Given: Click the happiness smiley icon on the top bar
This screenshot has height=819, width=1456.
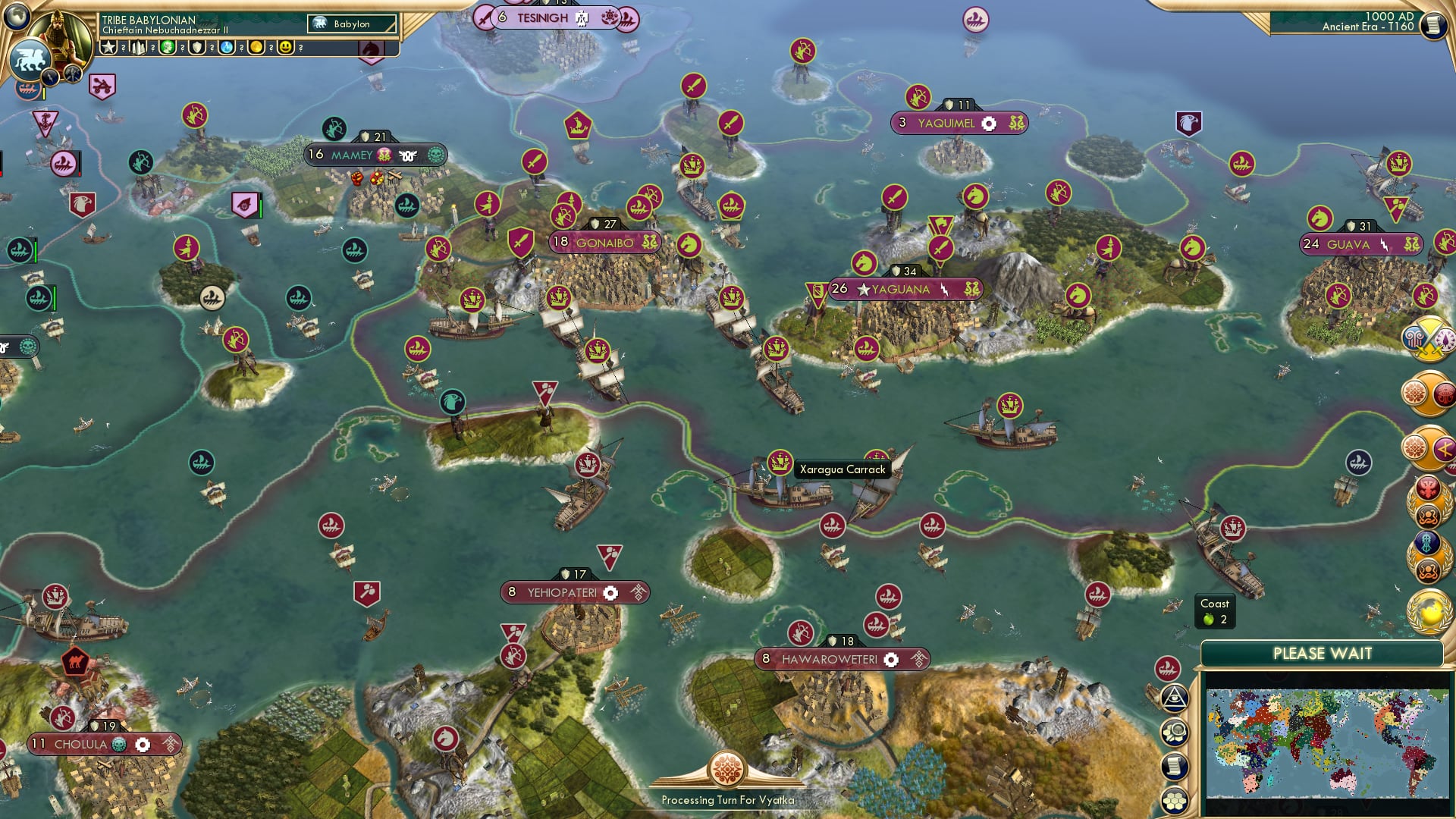Looking at the screenshot, I should 286,47.
